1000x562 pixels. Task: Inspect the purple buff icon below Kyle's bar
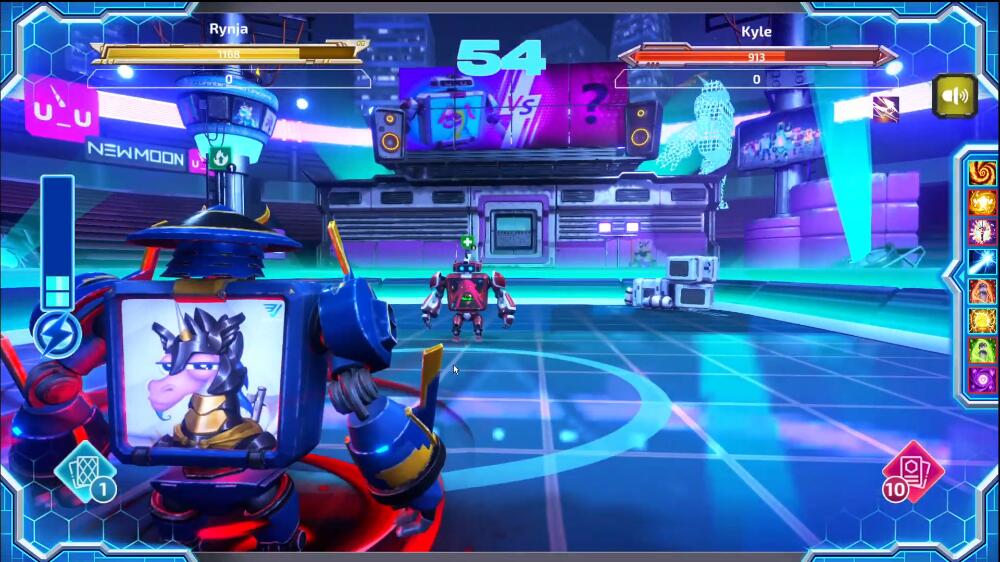[885, 108]
